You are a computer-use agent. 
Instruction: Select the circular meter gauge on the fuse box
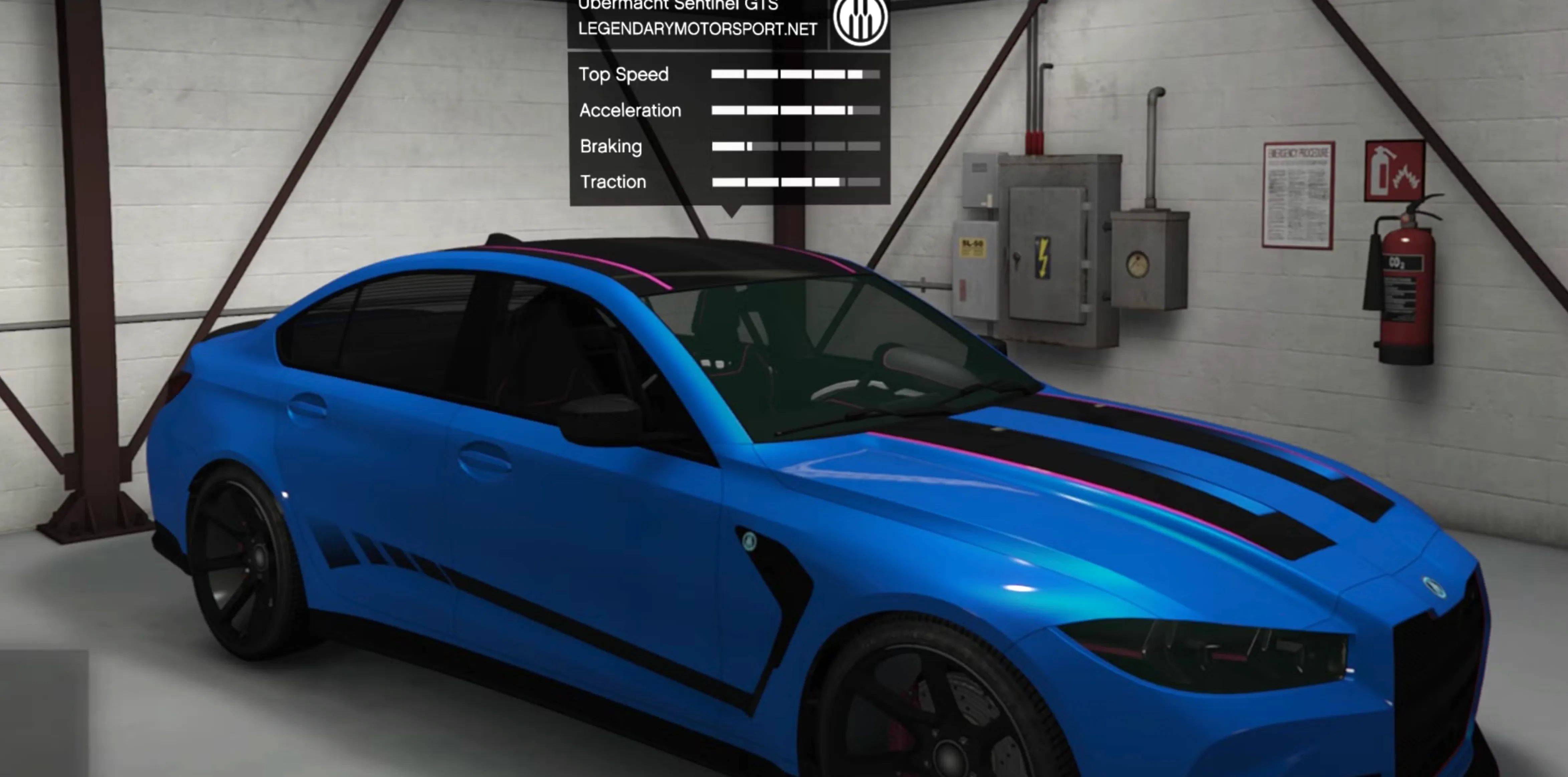click(x=1137, y=264)
